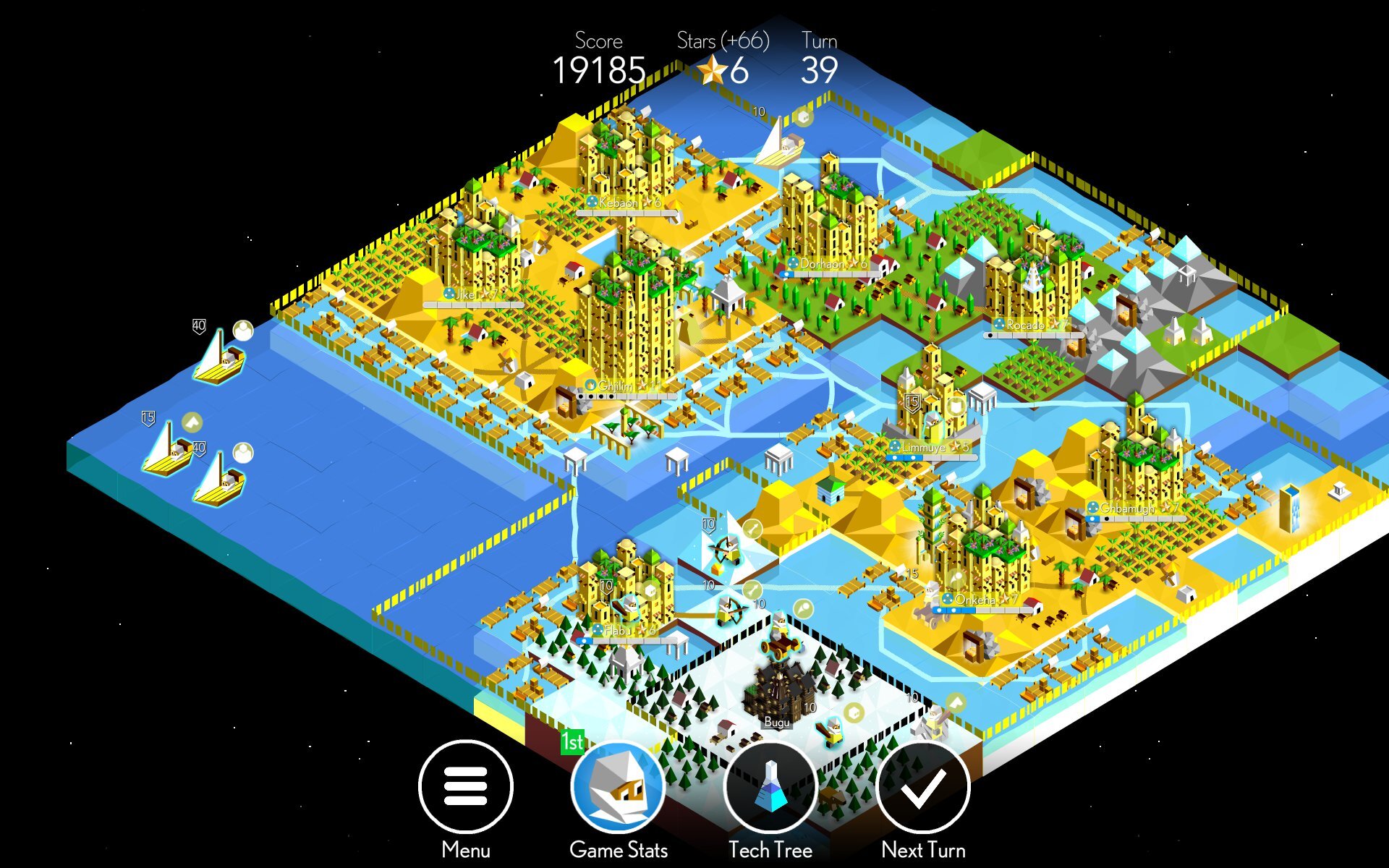The width and height of the screenshot is (1389, 868).
Task: Click the Score value 19185
Action: (x=599, y=72)
